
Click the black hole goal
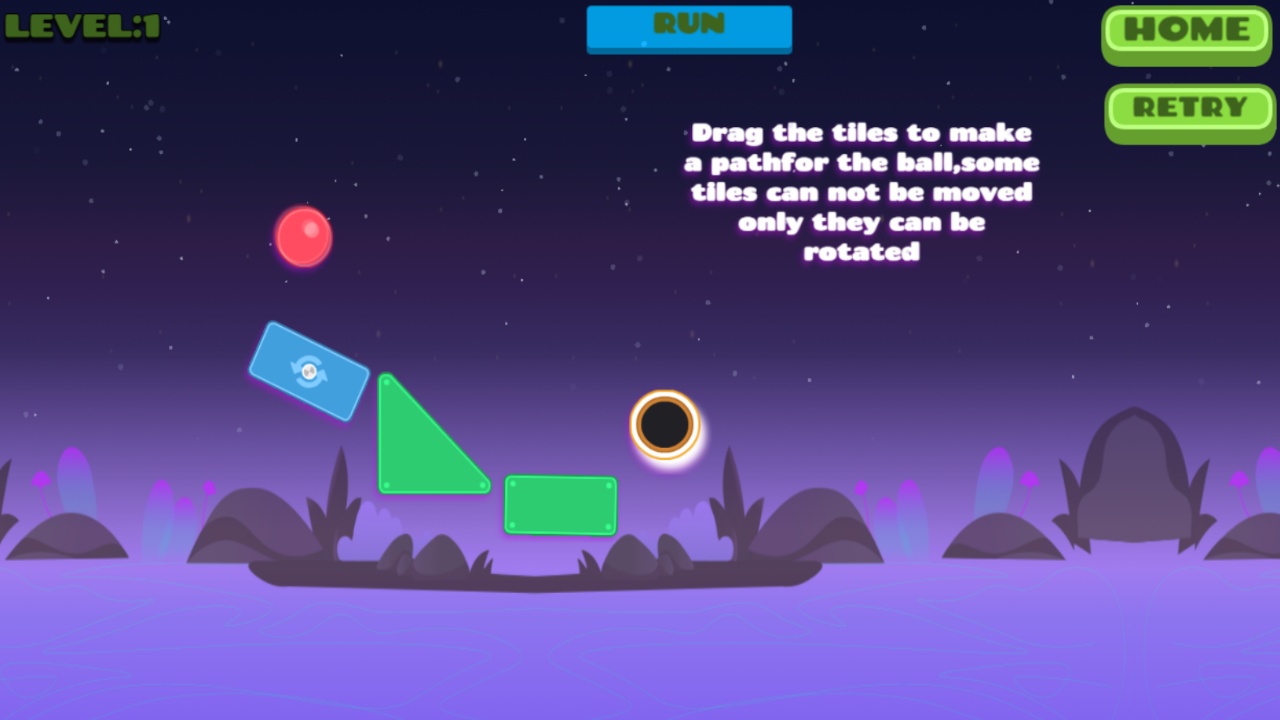click(x=667, y=424)
